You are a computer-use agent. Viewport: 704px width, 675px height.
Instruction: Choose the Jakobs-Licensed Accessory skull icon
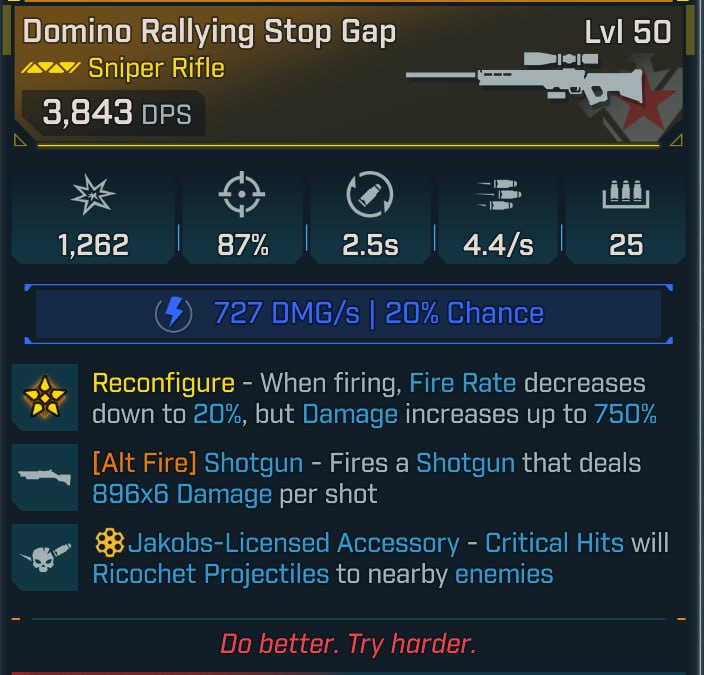click(x=43, y=558)
